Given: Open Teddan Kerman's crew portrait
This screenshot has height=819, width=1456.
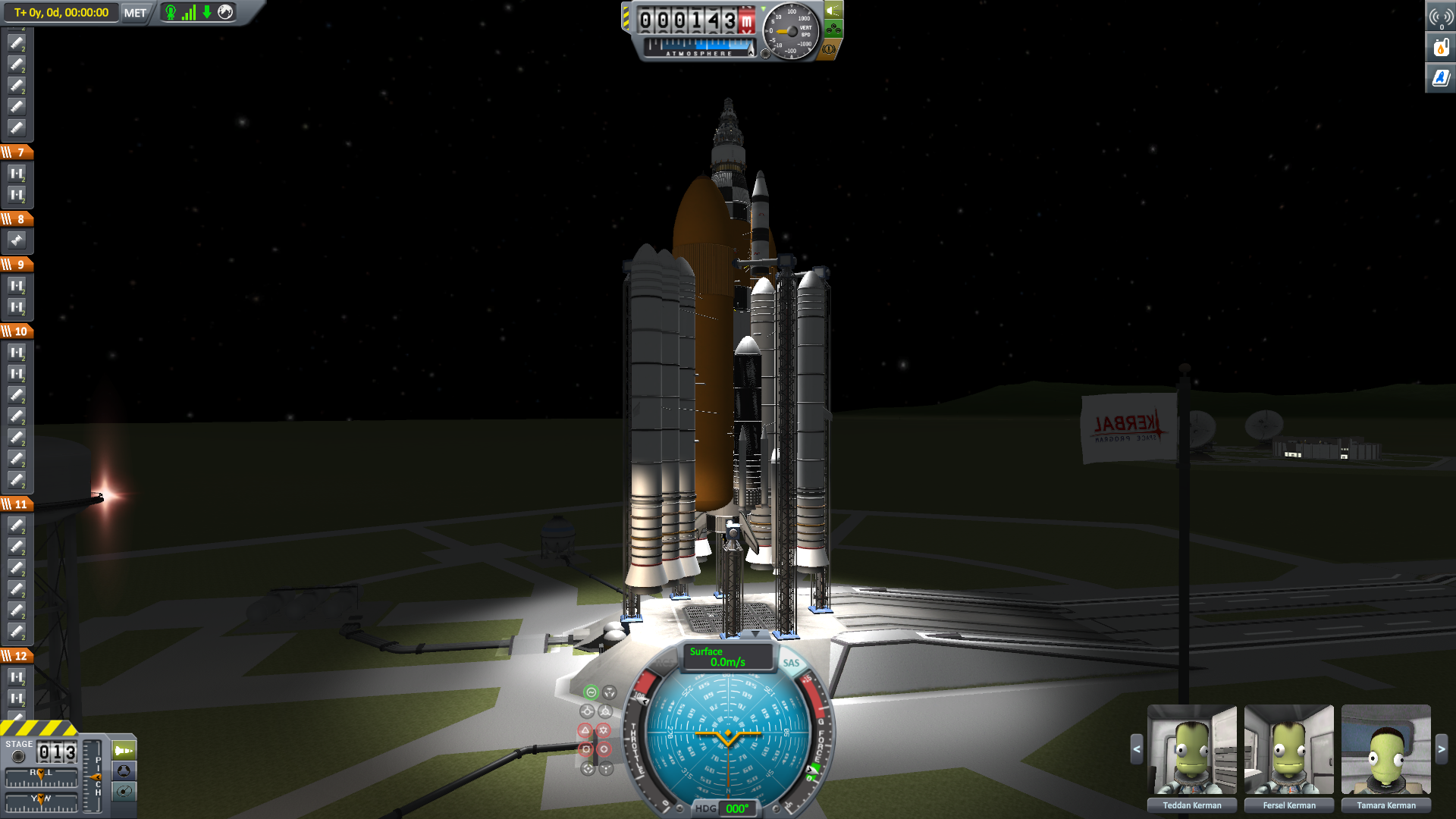Looking at the screenshot, I should pos(1191,749).
